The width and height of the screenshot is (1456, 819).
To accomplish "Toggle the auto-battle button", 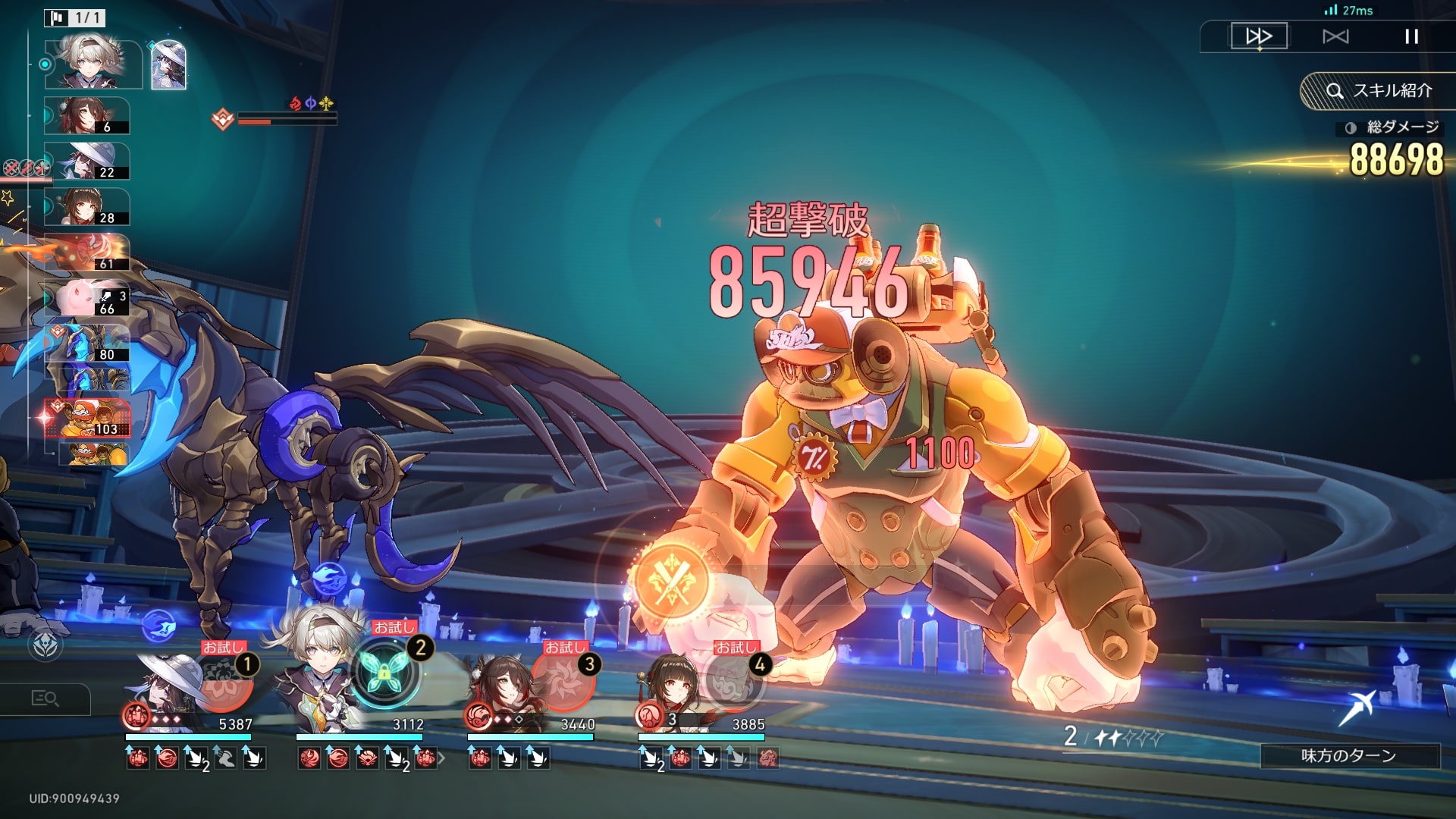I will tap(1335, 36).
